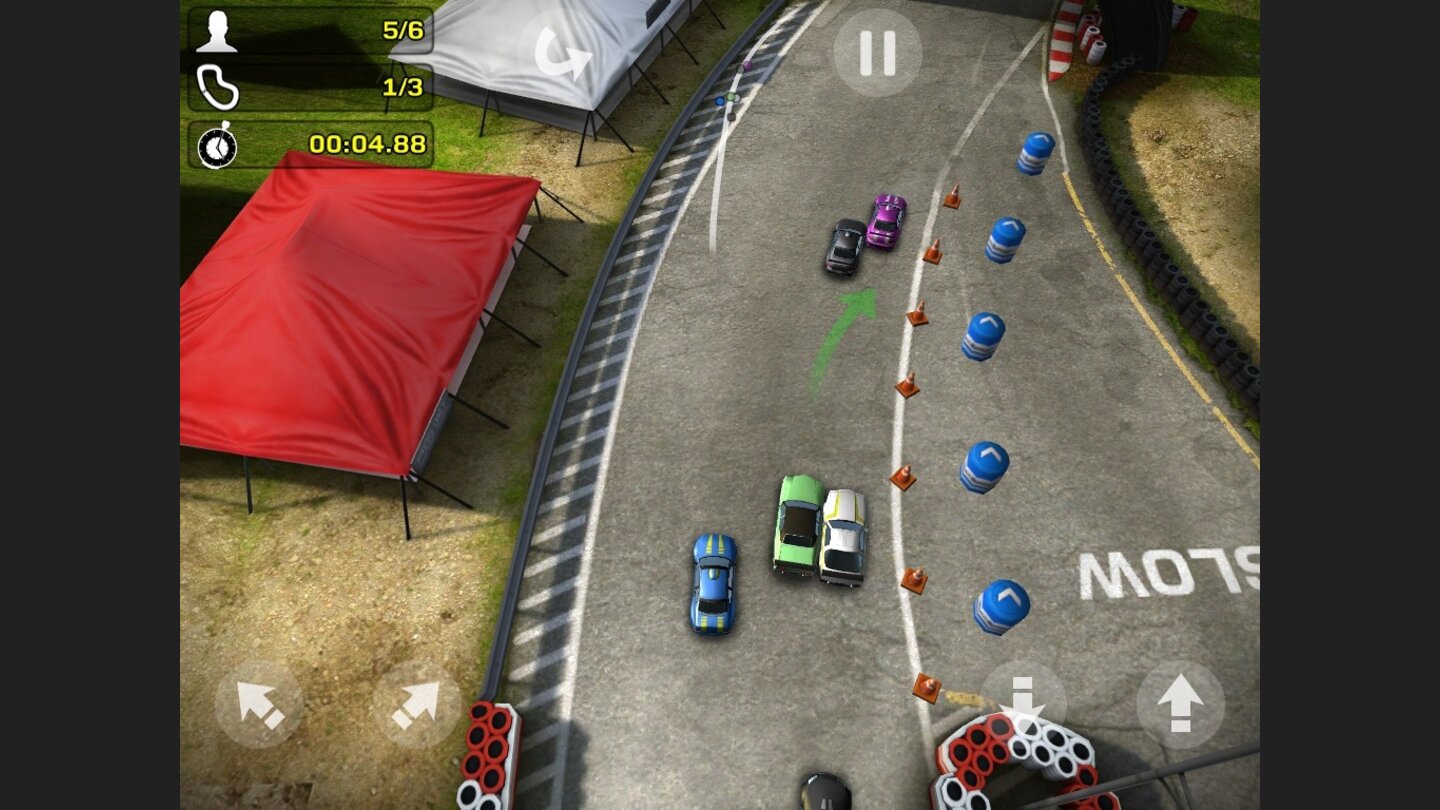Tap the race timer reading 00:04.88

tap(371, 143)
